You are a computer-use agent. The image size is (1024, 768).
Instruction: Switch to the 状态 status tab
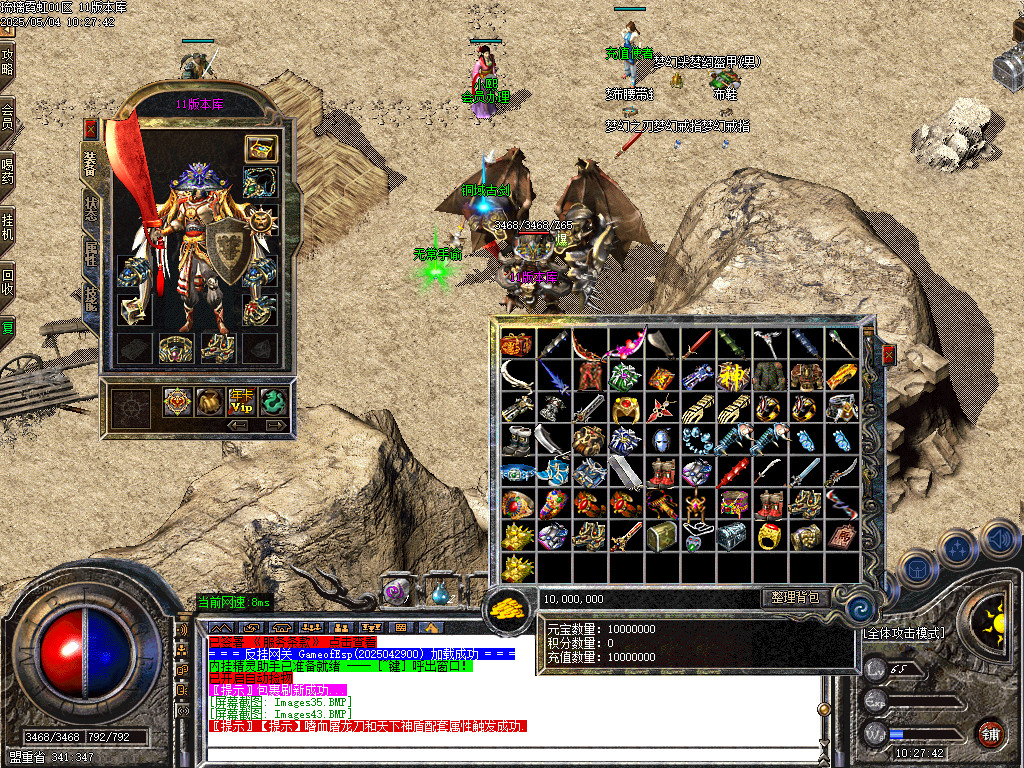(91, 207)
